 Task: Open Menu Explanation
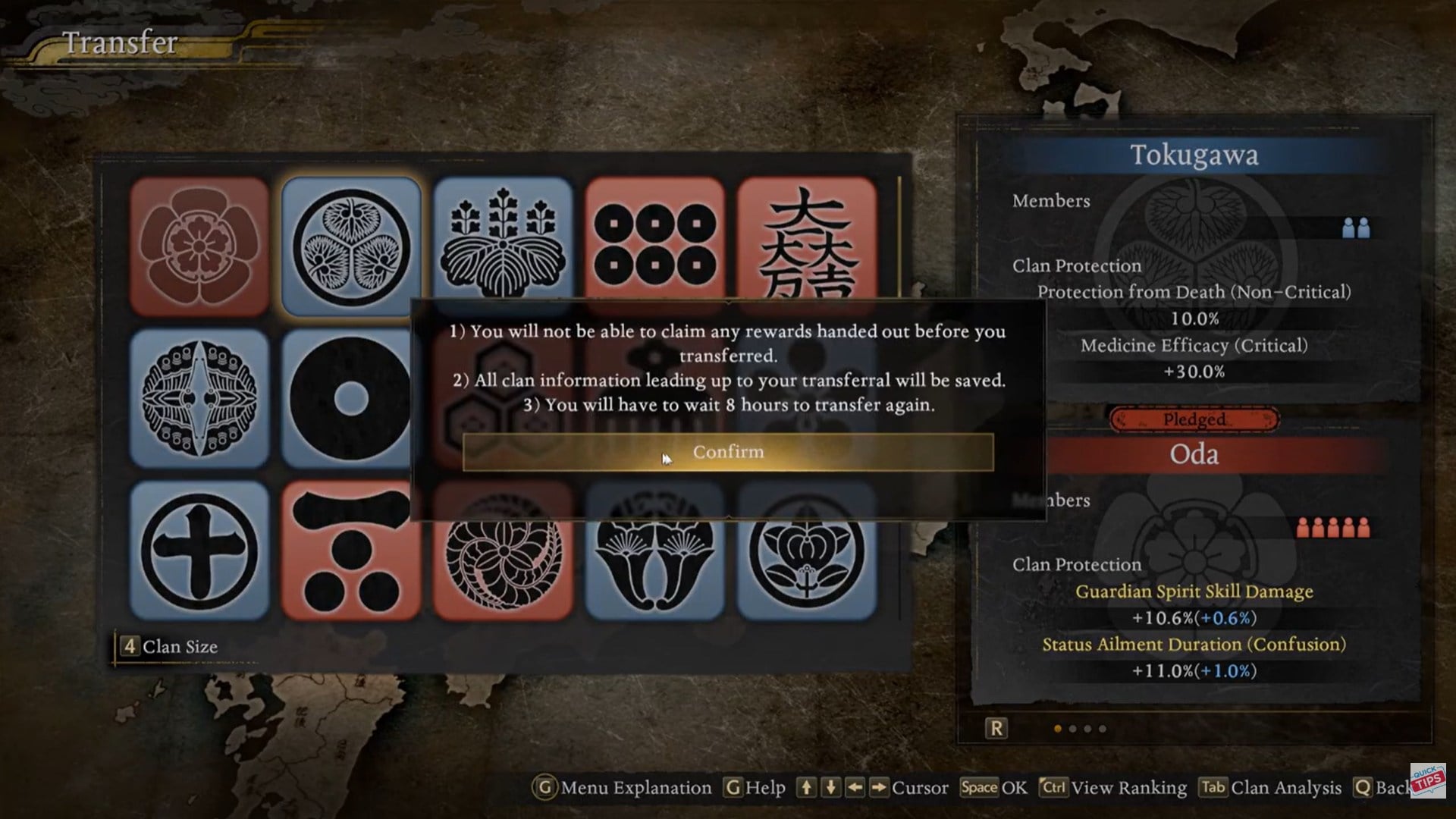click(x=622, y=788)
